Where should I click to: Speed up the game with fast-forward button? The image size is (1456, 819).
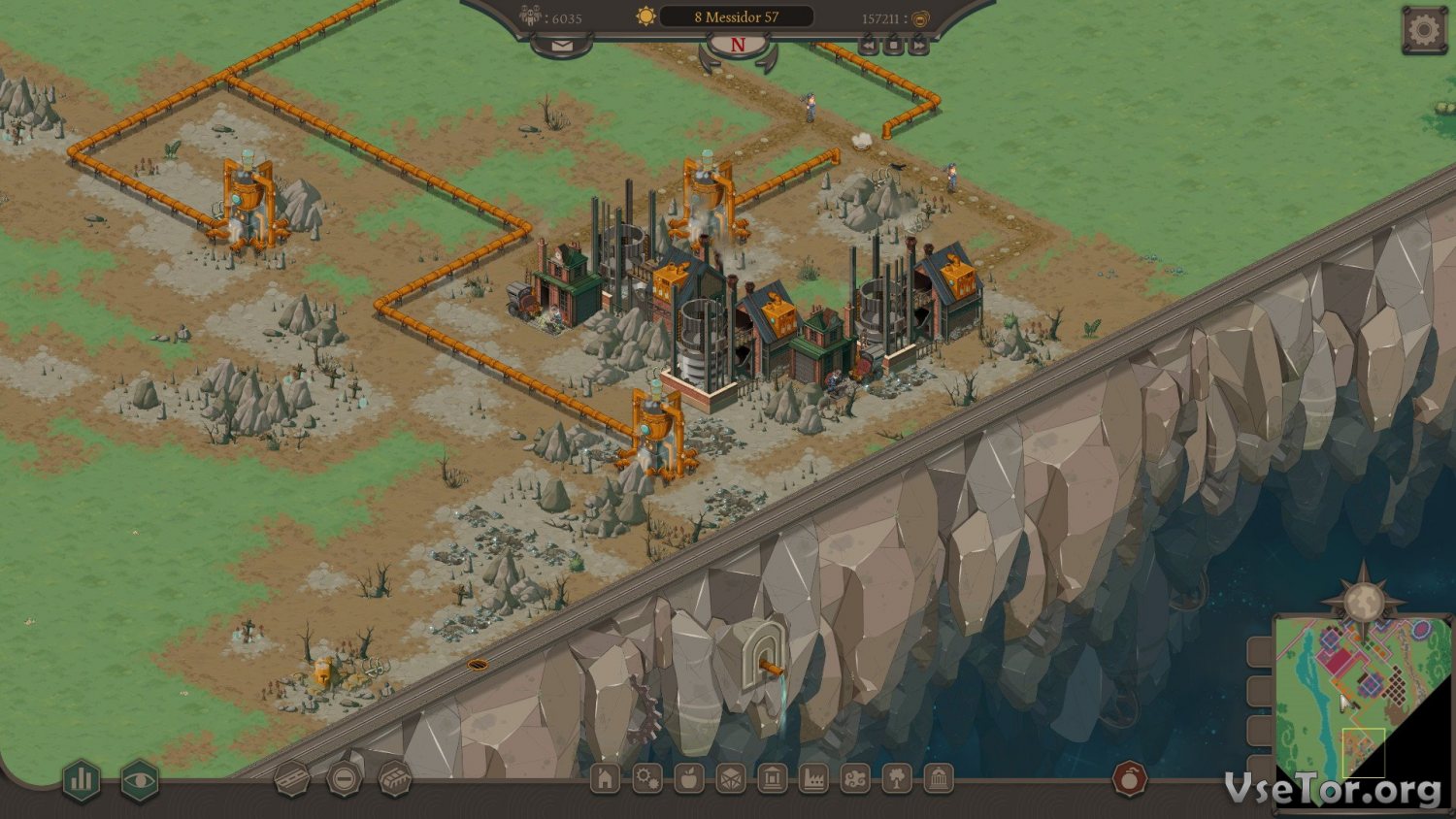pyautogui.click(x=918, y=46)
